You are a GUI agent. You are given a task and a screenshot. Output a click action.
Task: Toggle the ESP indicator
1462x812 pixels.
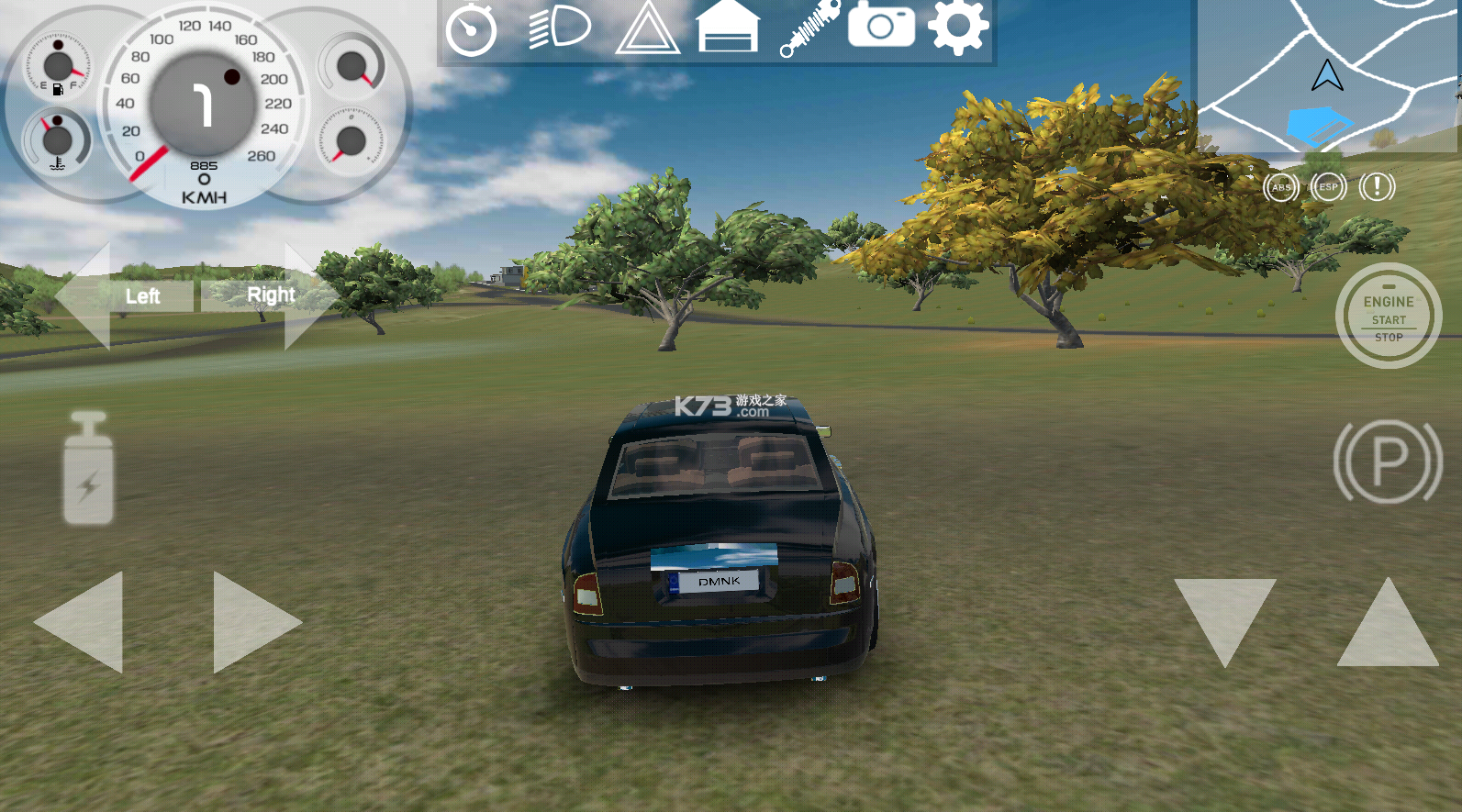1328,187
